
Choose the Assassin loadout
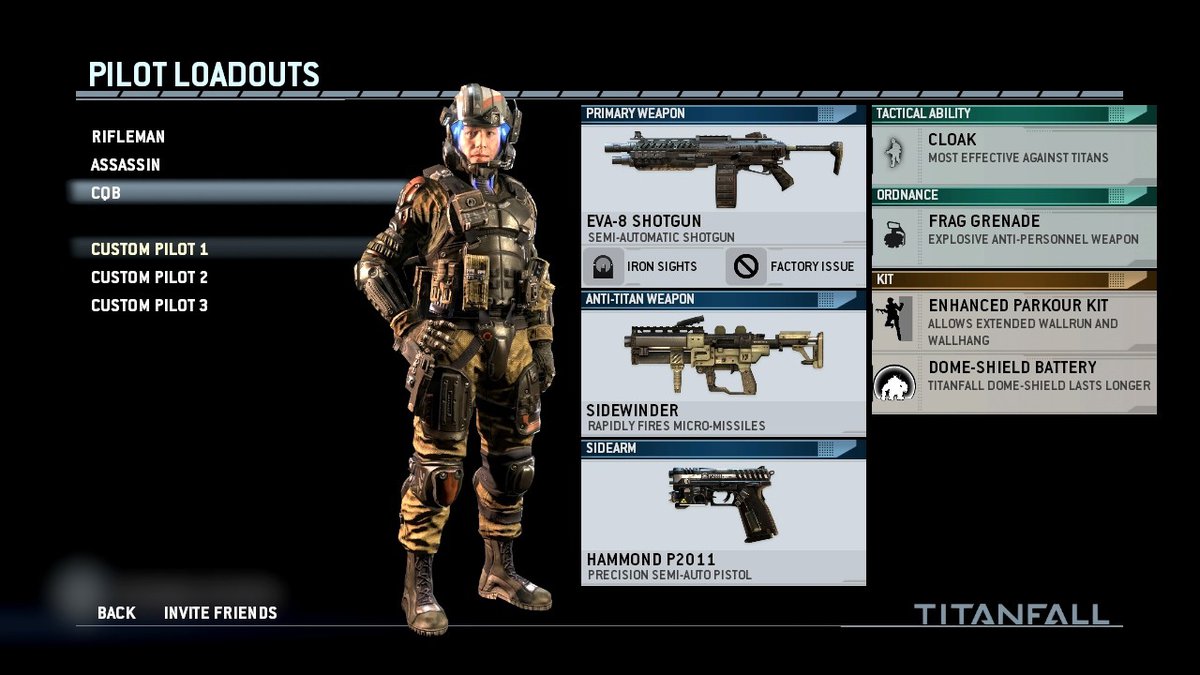126,165
